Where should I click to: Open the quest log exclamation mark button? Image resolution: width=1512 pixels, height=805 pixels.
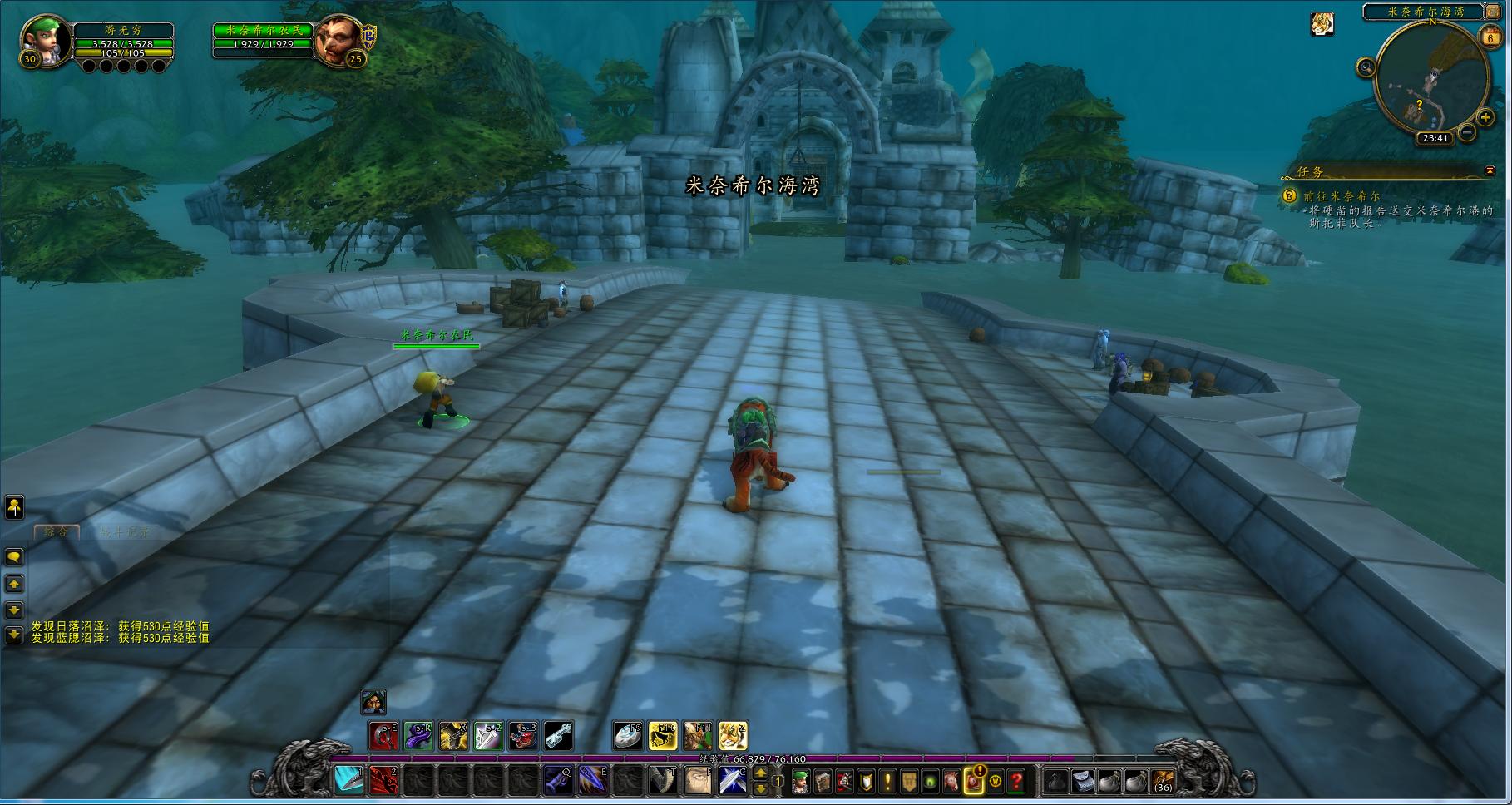pyautogui.click(x=887, y=781)
